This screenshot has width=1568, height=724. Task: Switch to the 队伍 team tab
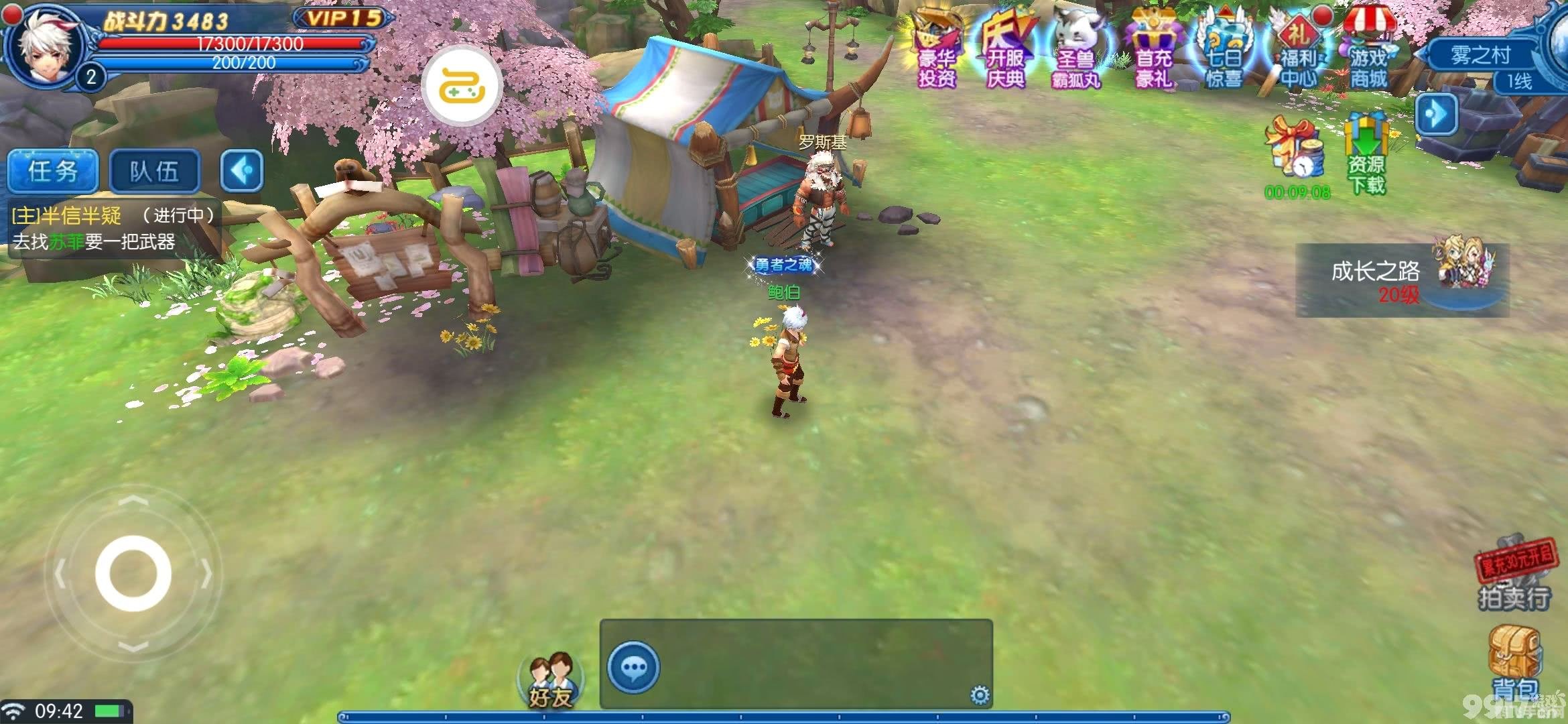[154, 172]
